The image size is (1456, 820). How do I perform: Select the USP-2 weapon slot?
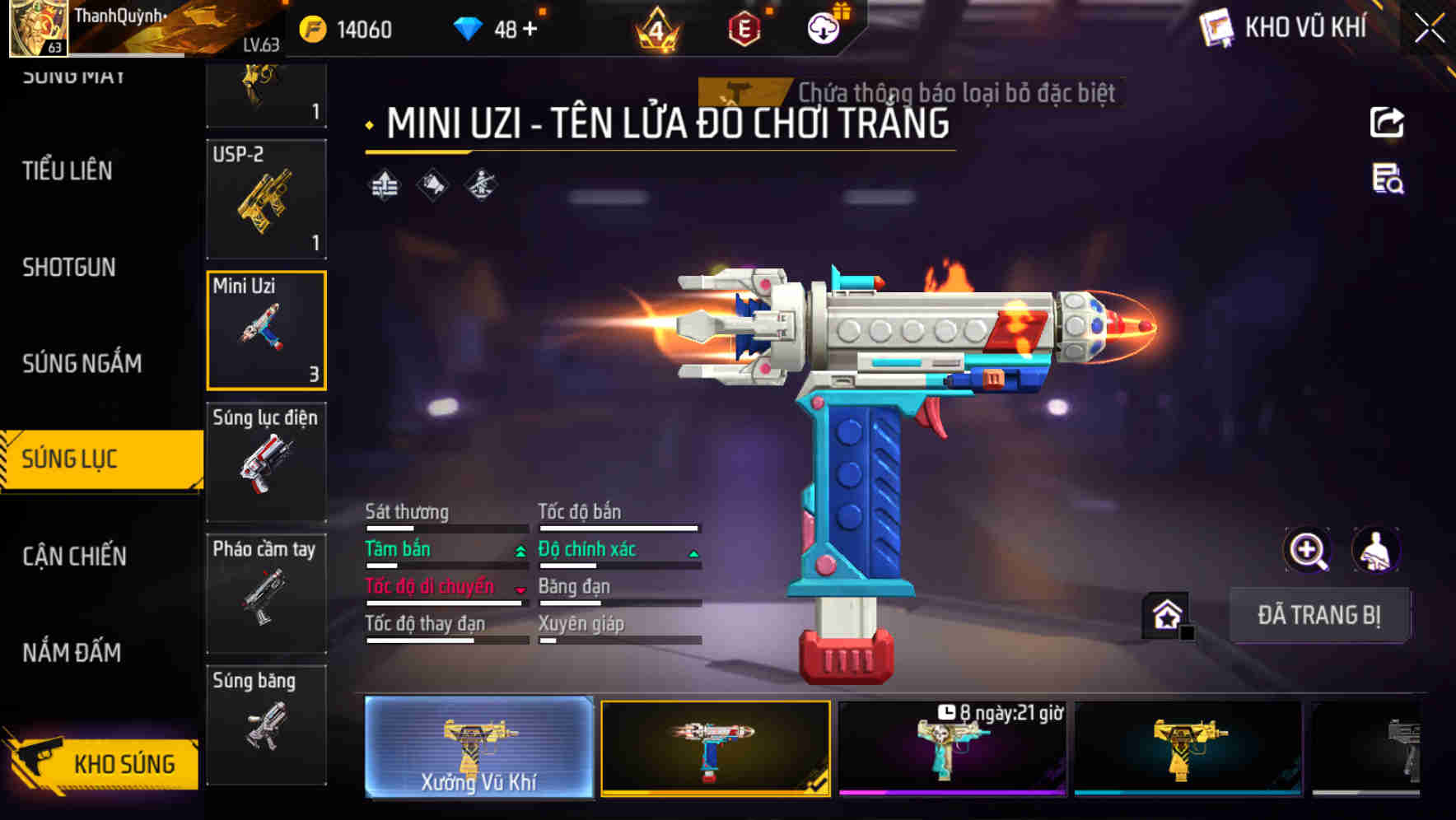[266, 198]
